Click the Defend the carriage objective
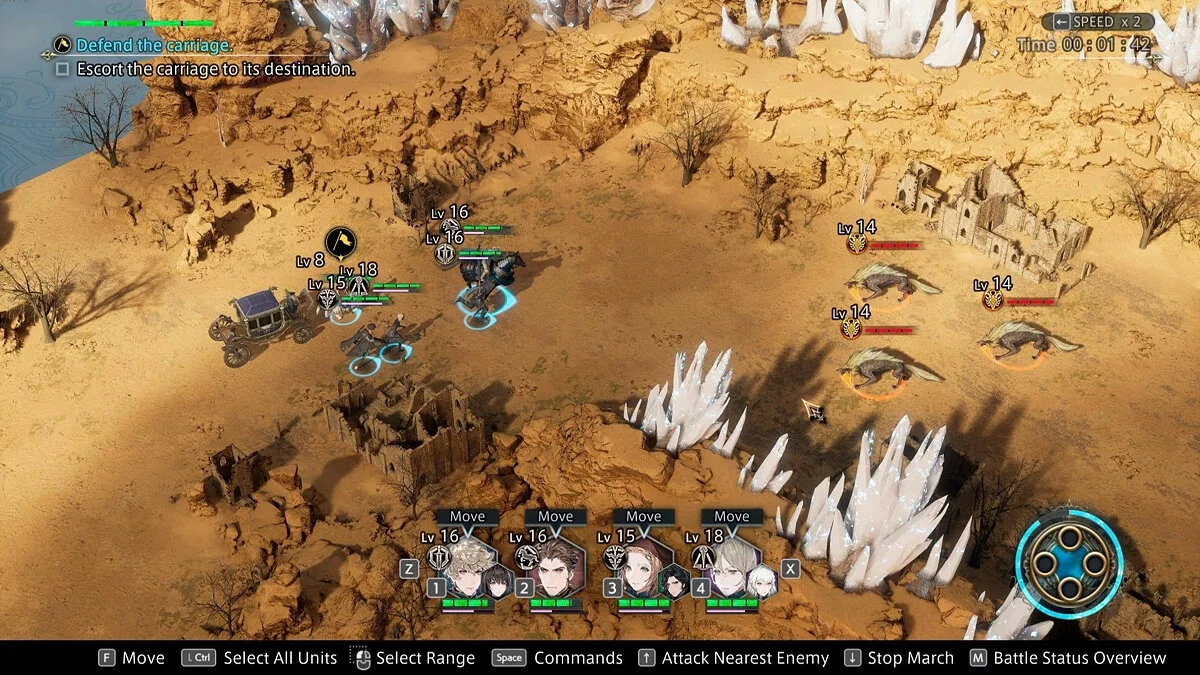Screen dimensions: 1200x675 click(154, 46)
